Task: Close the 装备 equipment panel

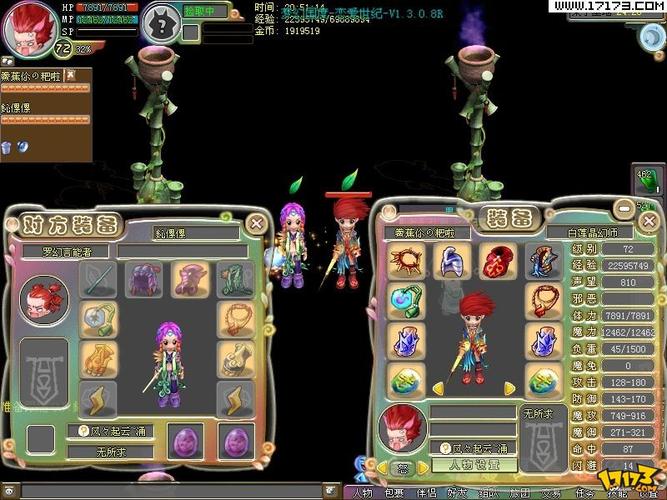Action: 650,220
